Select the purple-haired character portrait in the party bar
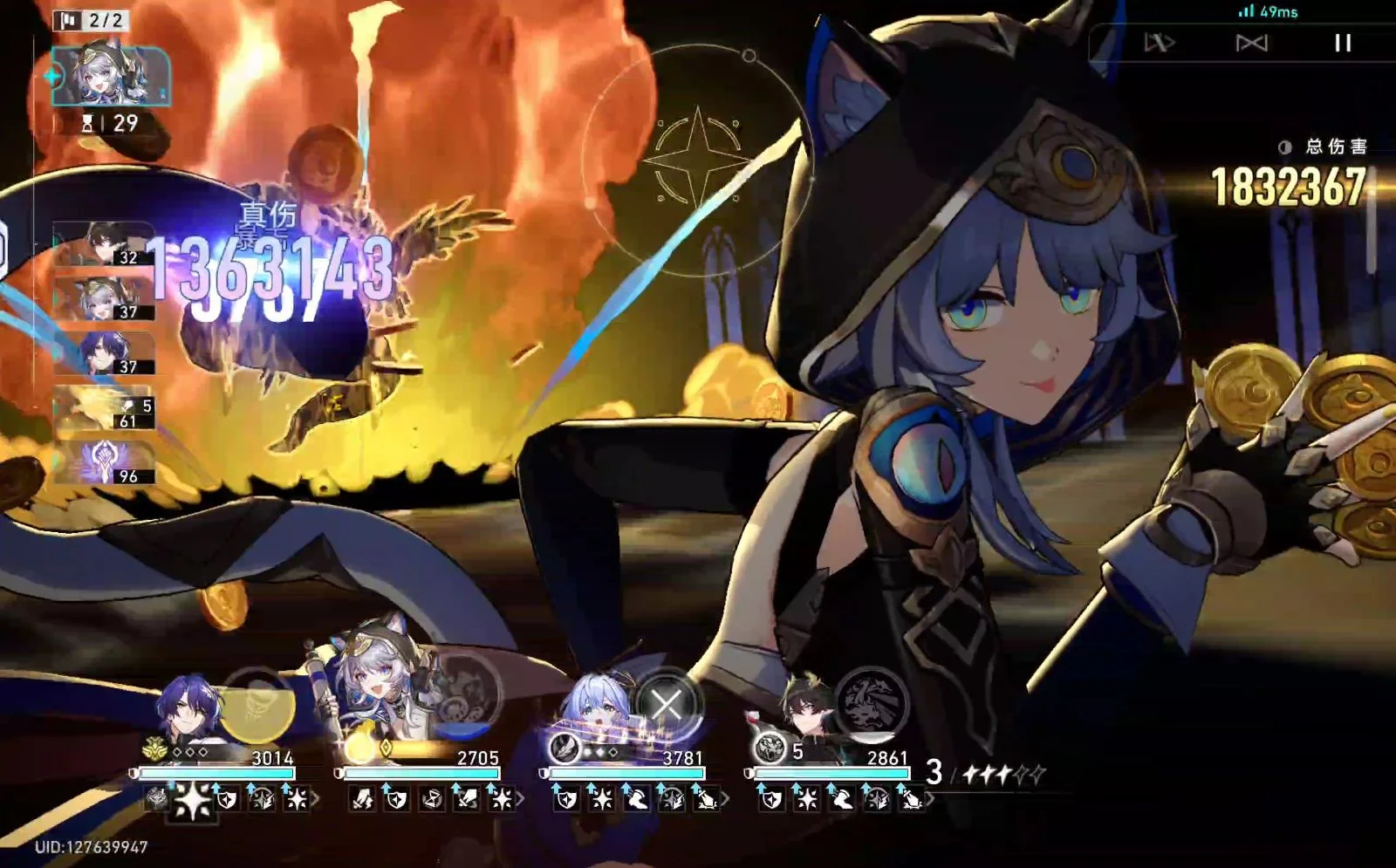 point(189,711)
